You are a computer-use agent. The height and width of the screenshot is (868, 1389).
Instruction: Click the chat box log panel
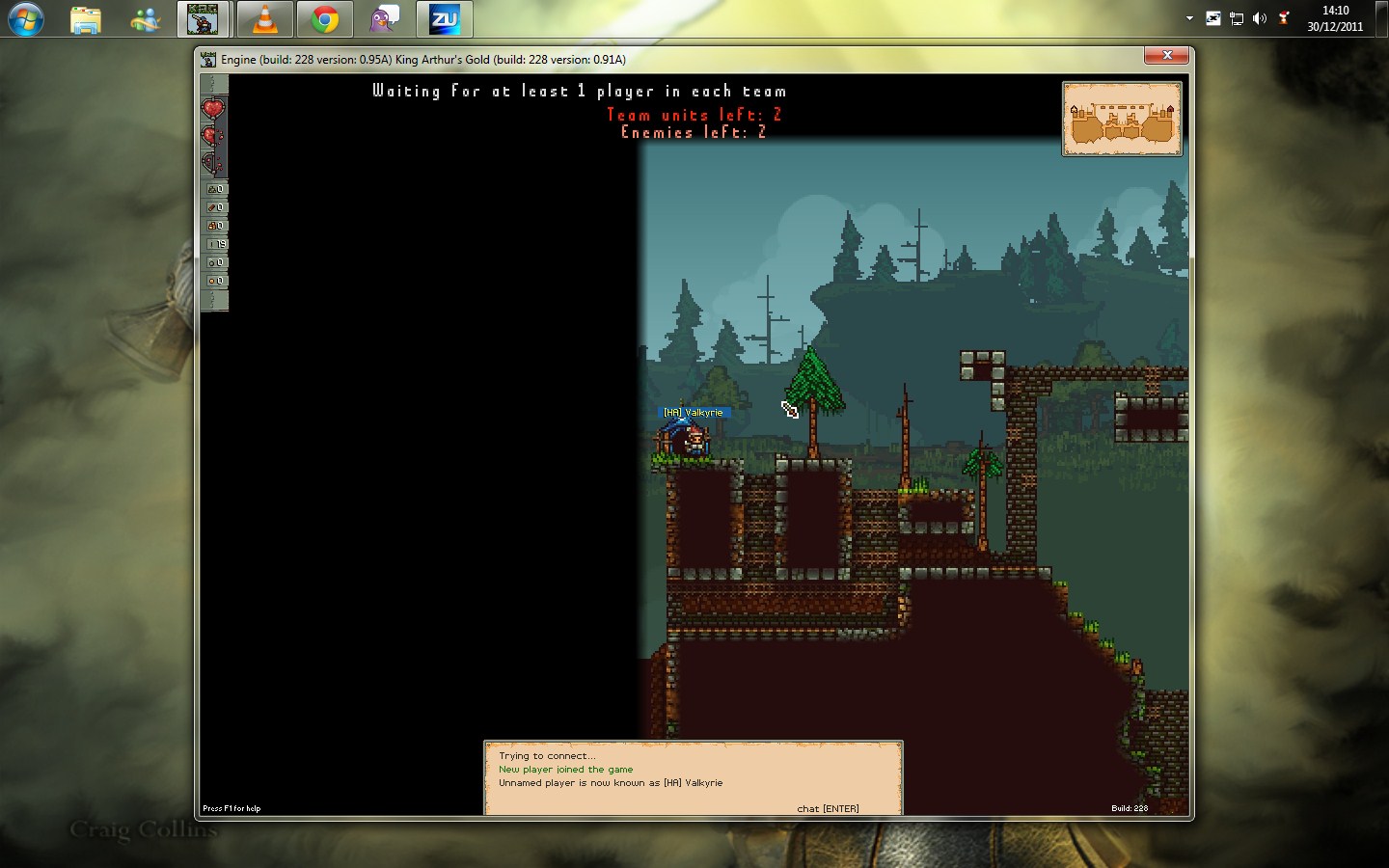693,777
